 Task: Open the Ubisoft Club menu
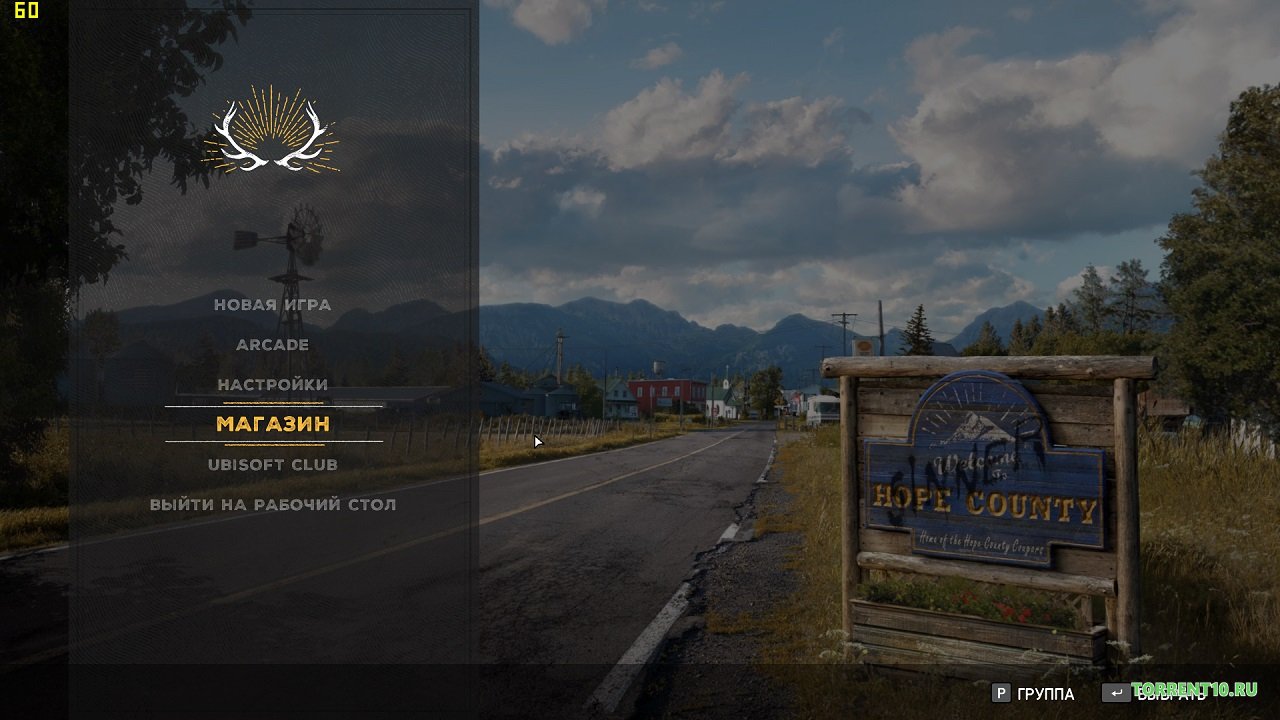click(272, 465)
